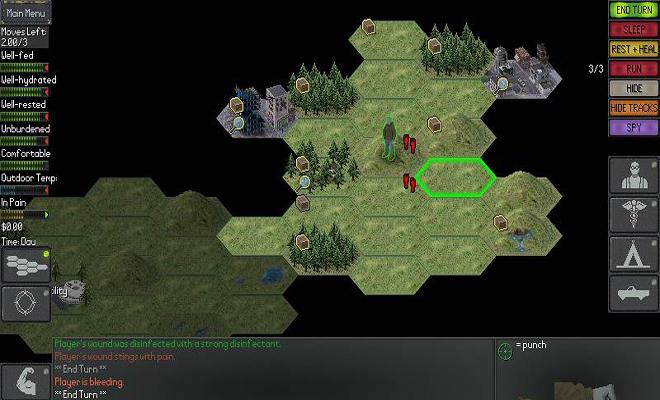Open the camp tent screen
The height and width of the screenshot is (400, 660).
coord(632,254)
